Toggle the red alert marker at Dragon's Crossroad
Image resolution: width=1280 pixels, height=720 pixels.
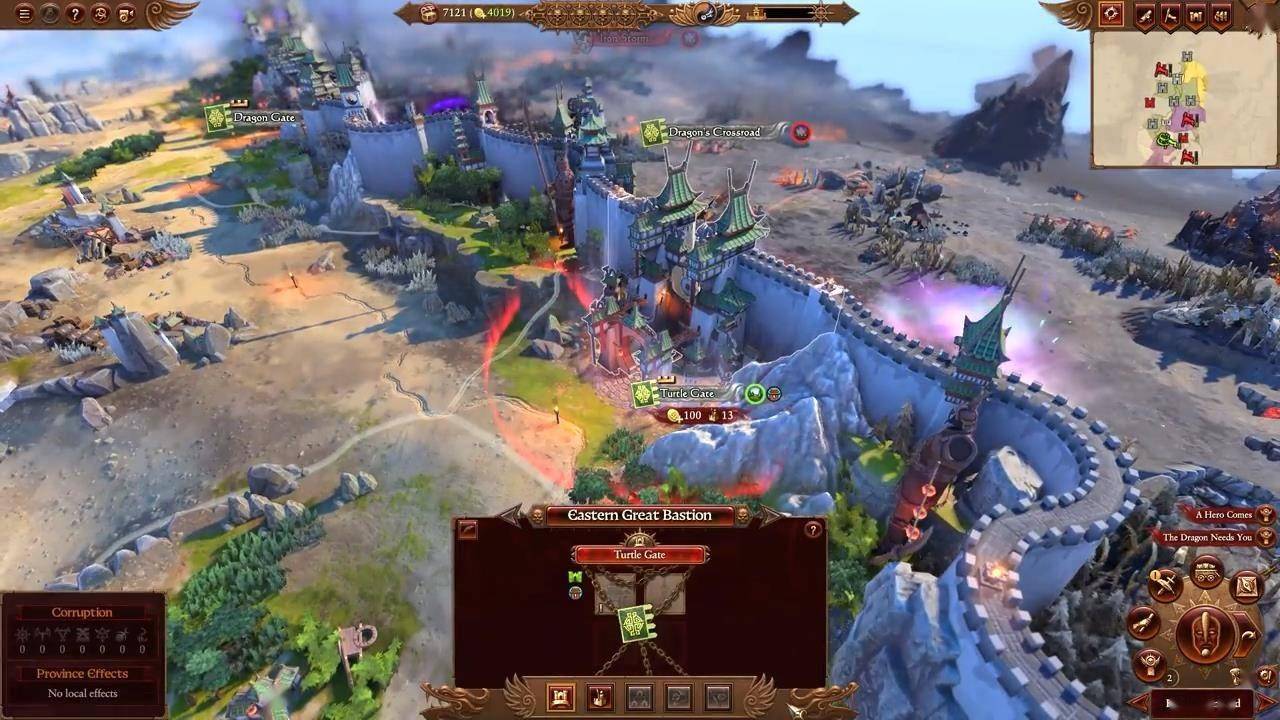click(x=799, y=131)
